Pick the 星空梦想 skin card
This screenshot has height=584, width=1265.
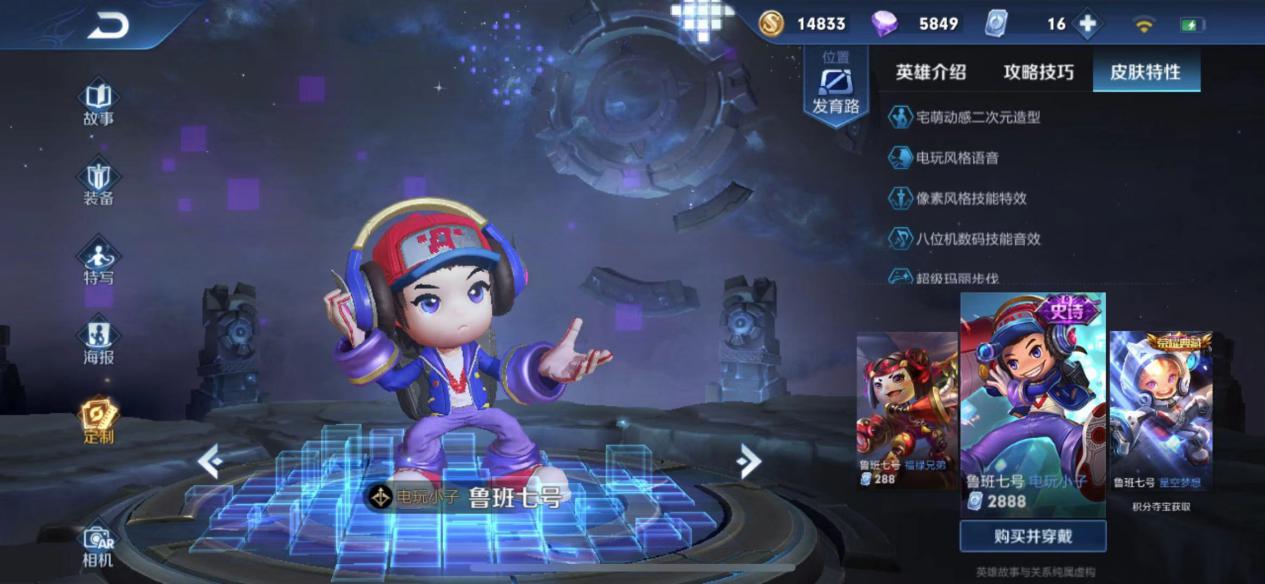coord(1160,412)
